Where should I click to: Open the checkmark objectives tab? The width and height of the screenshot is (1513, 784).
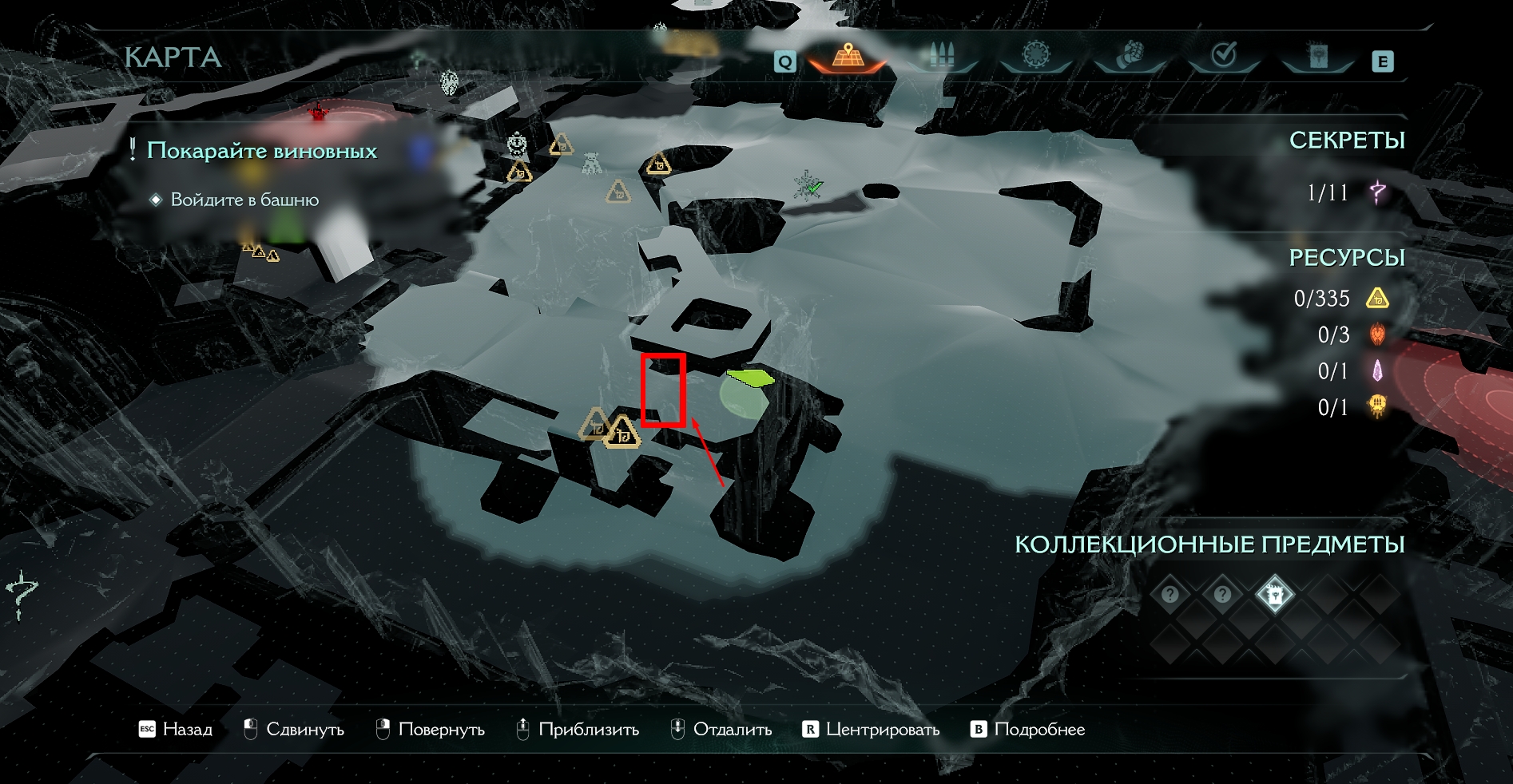[1224, 56]
